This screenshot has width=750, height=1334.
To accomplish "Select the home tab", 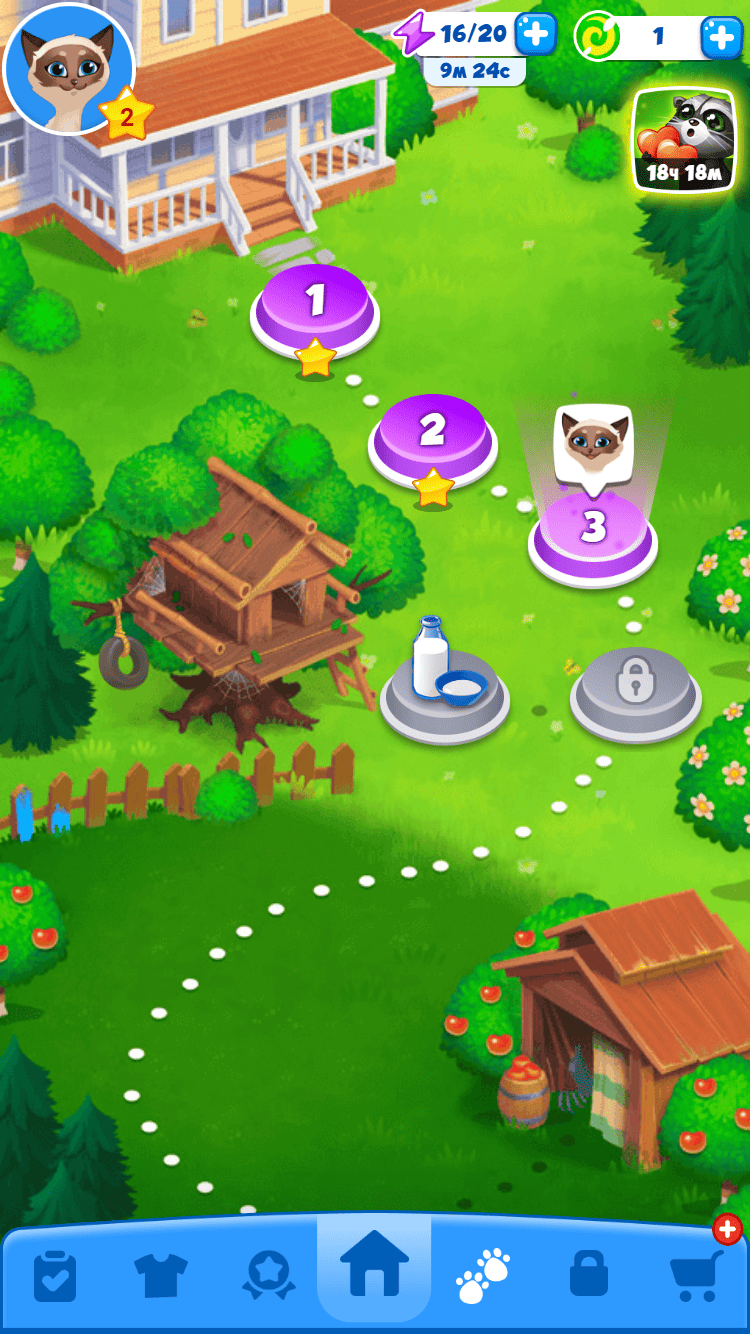I will pyautogui.click(x=374, y=1268).
